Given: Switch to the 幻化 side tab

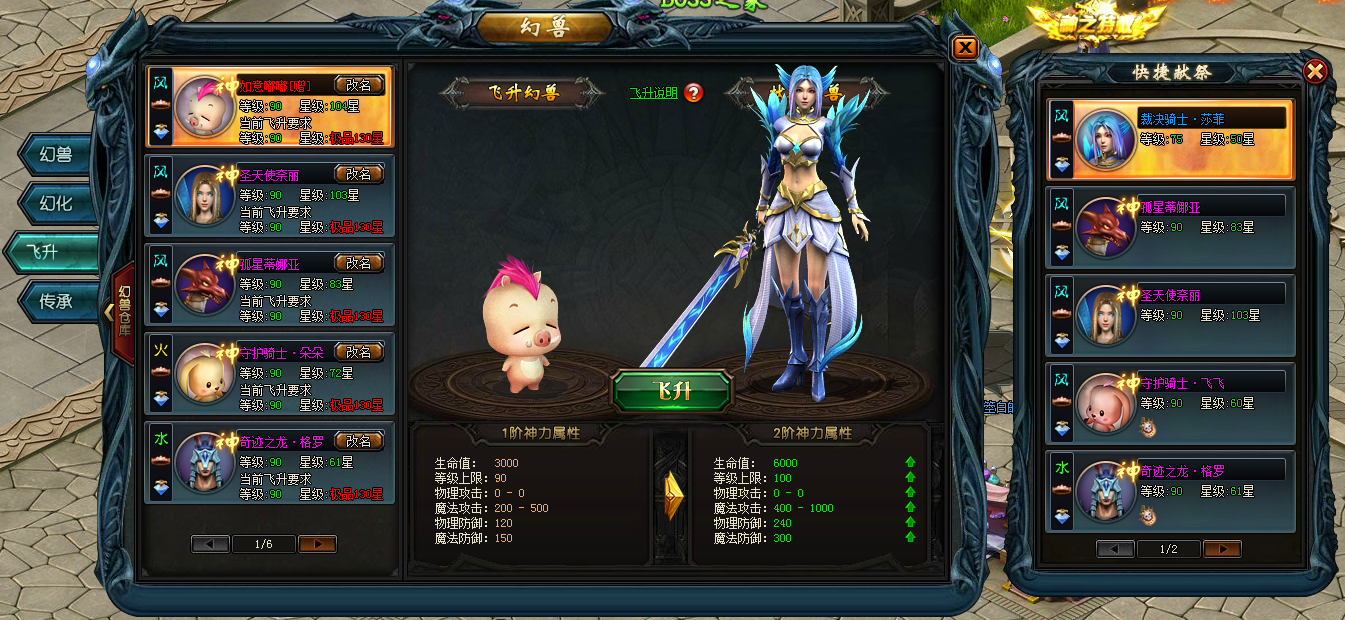Looking at the screenshot, I should point(59,204).
